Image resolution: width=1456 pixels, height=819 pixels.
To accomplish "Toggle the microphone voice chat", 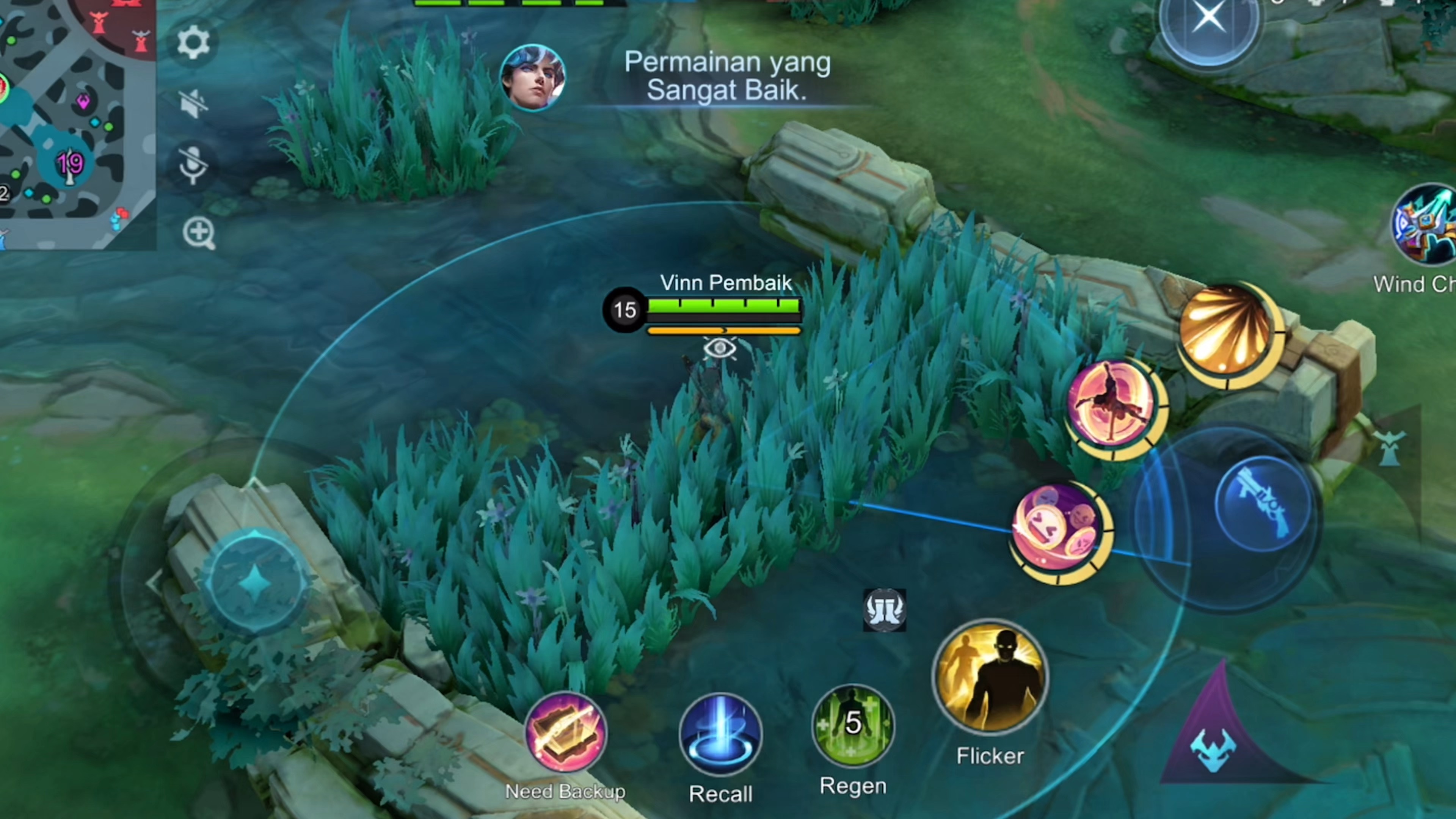I will [x=193, y=165].
